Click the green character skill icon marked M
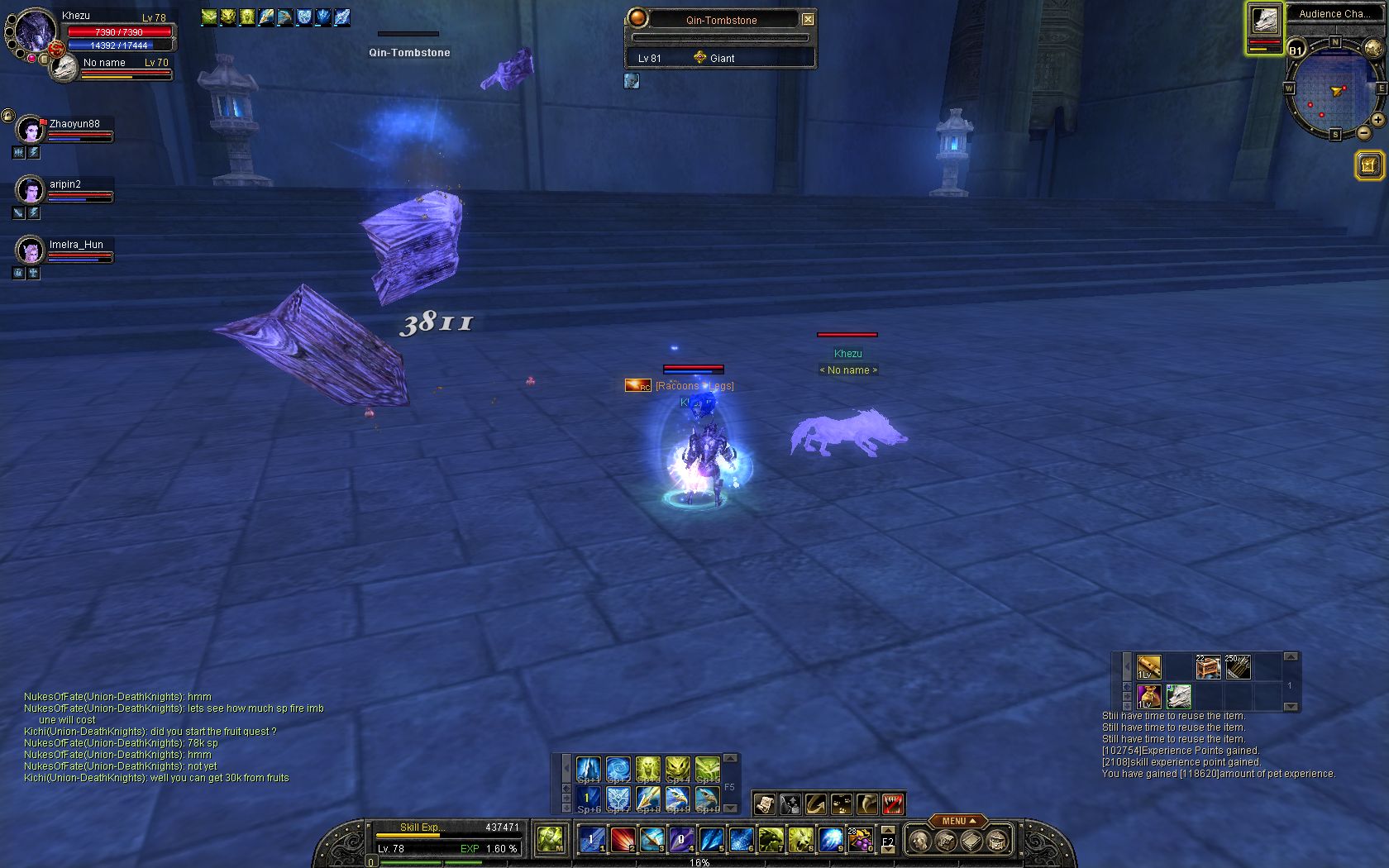The width and height of the screenshot is (1389, 868). point(551,840)
